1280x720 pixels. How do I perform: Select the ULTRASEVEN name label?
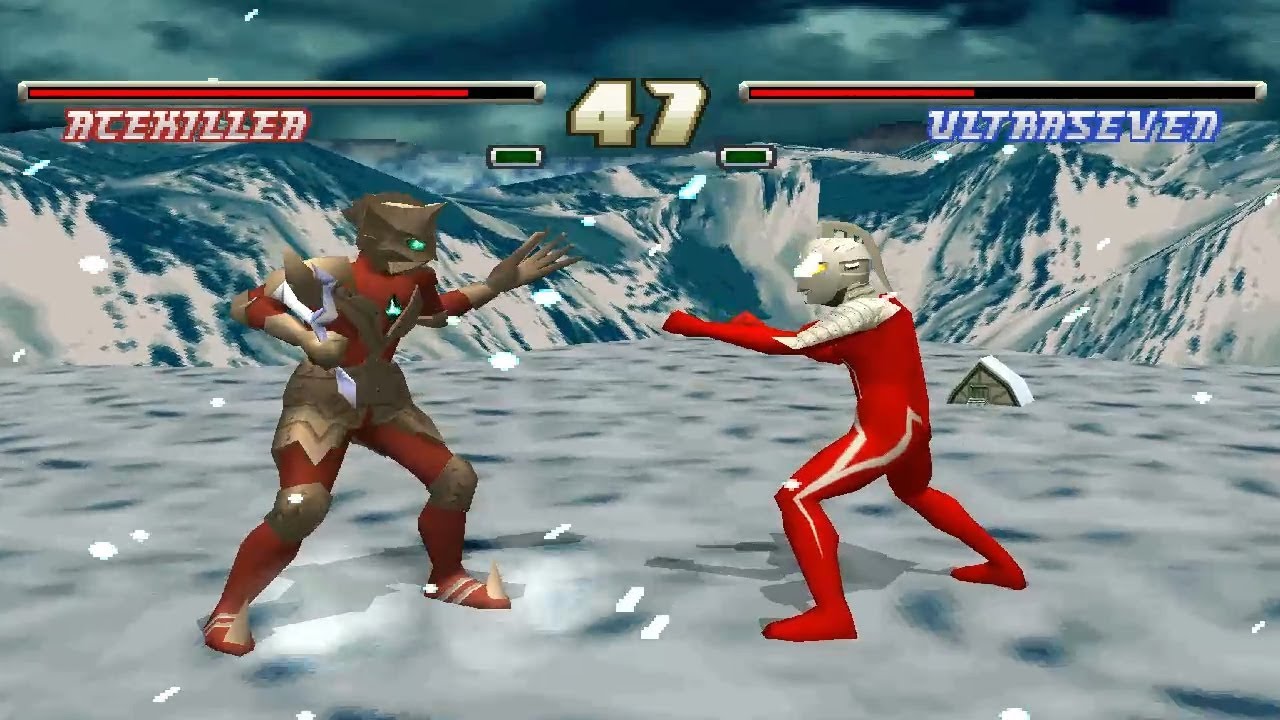coord(1075,122)
